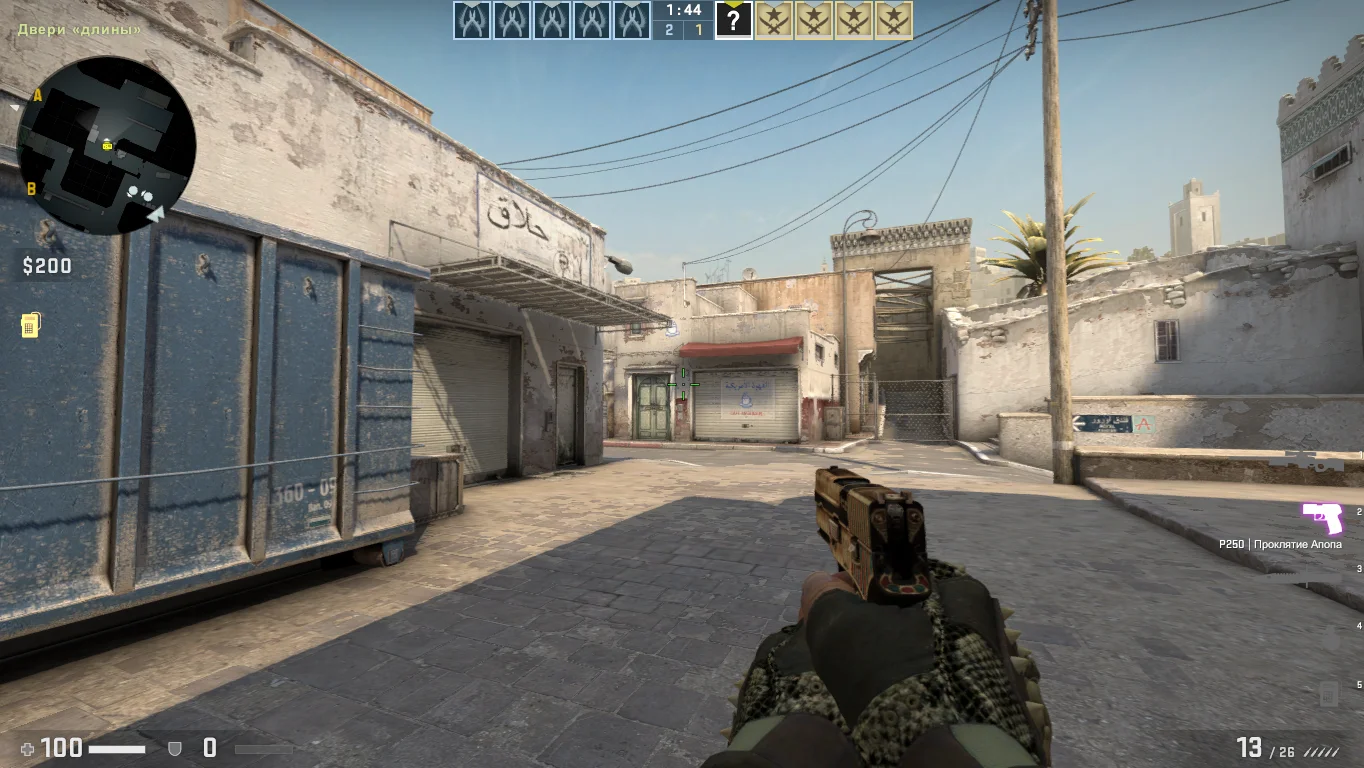Click the circular radar minimap
The image size is (1364, 768).
point(106,145)
